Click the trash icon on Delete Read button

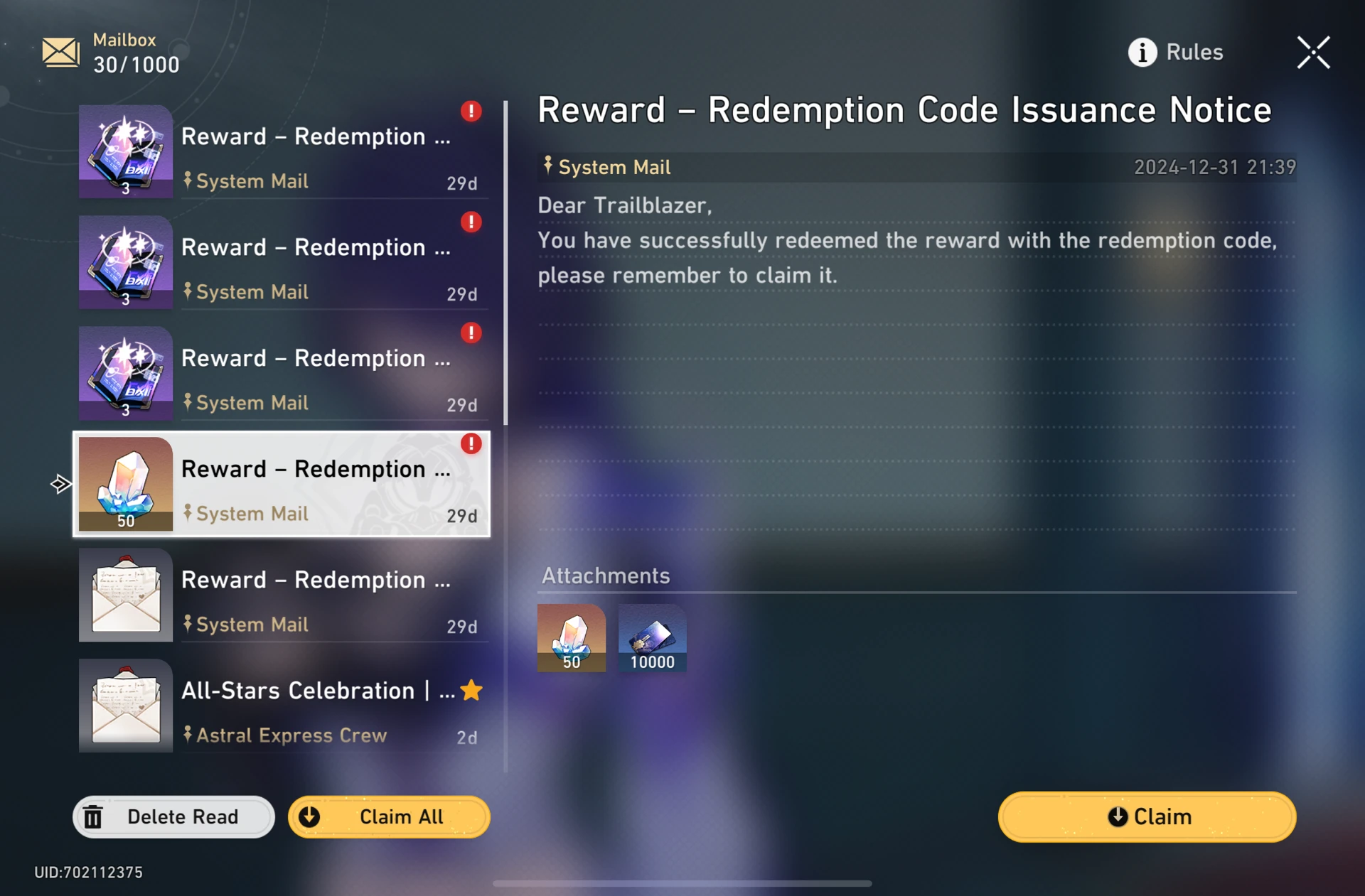coord(94,816)
